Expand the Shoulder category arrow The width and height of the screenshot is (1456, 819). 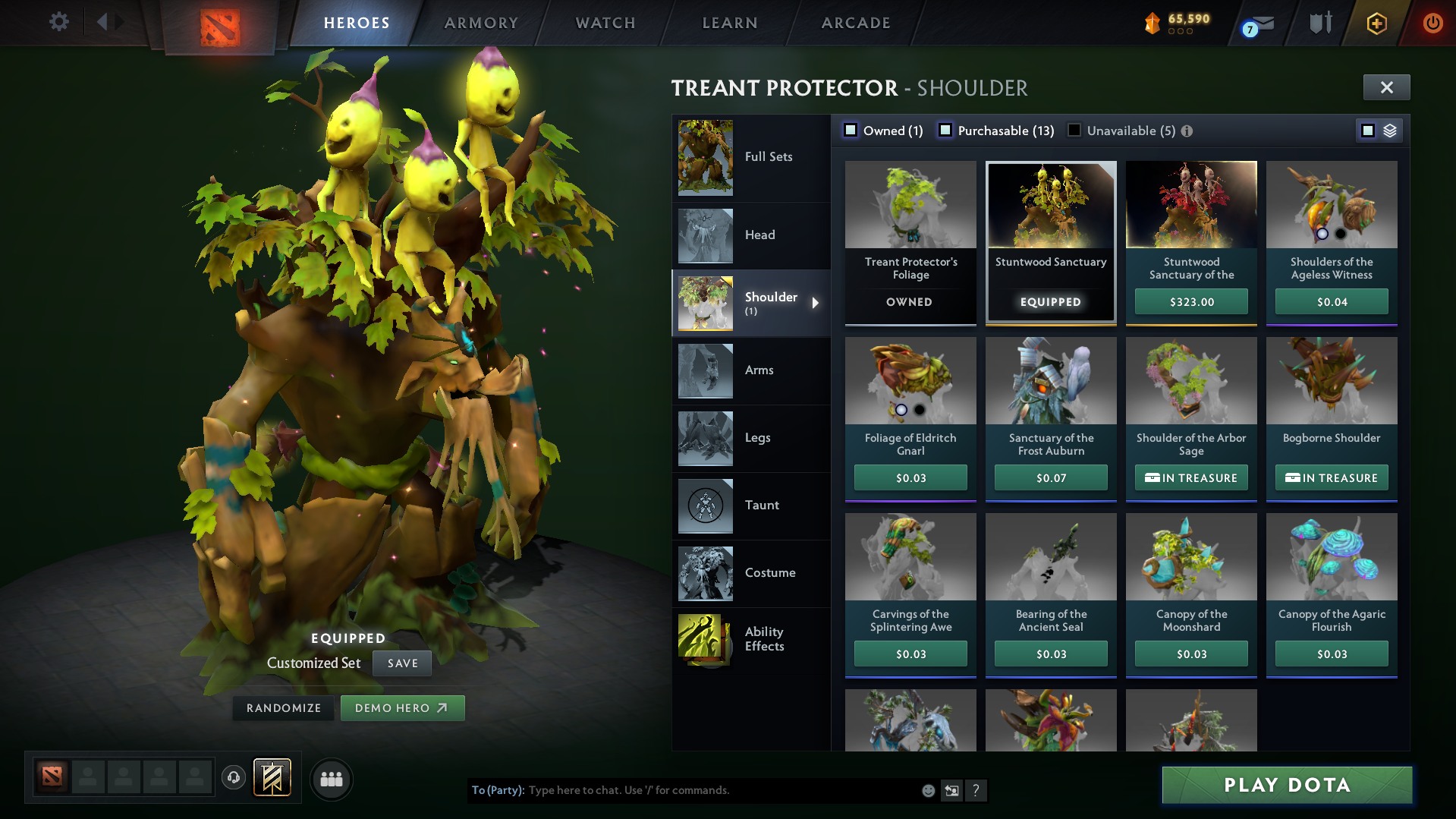coord(816,303)
